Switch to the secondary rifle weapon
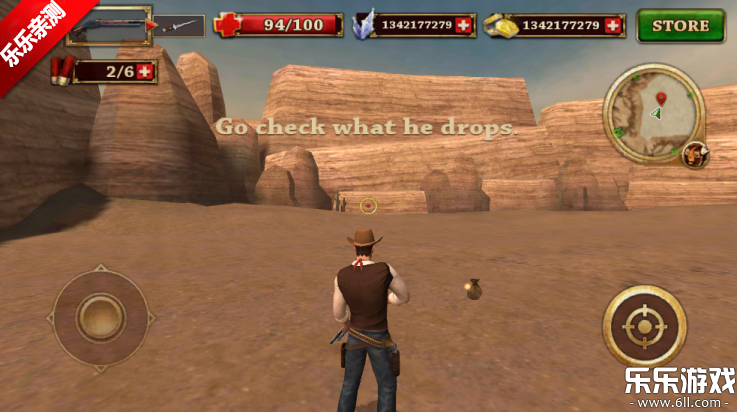The height and width of the screenshot is (412, 737). coord(180,25)
